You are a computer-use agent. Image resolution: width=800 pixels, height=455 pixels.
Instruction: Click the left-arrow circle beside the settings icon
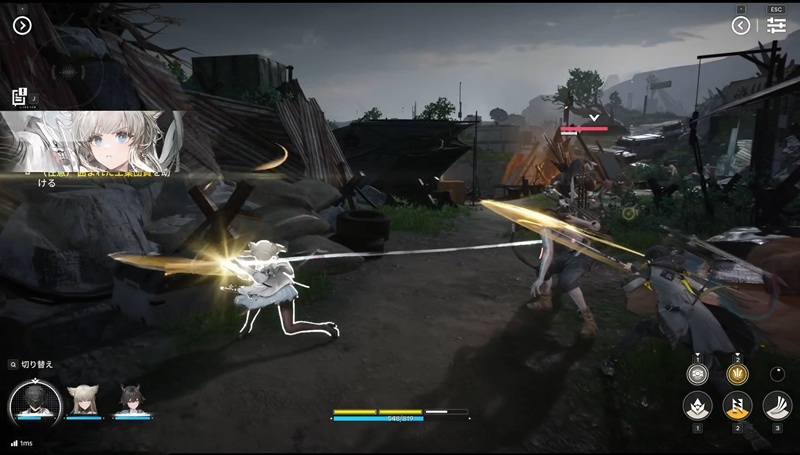pyautogui.click(x=741, y=26)
